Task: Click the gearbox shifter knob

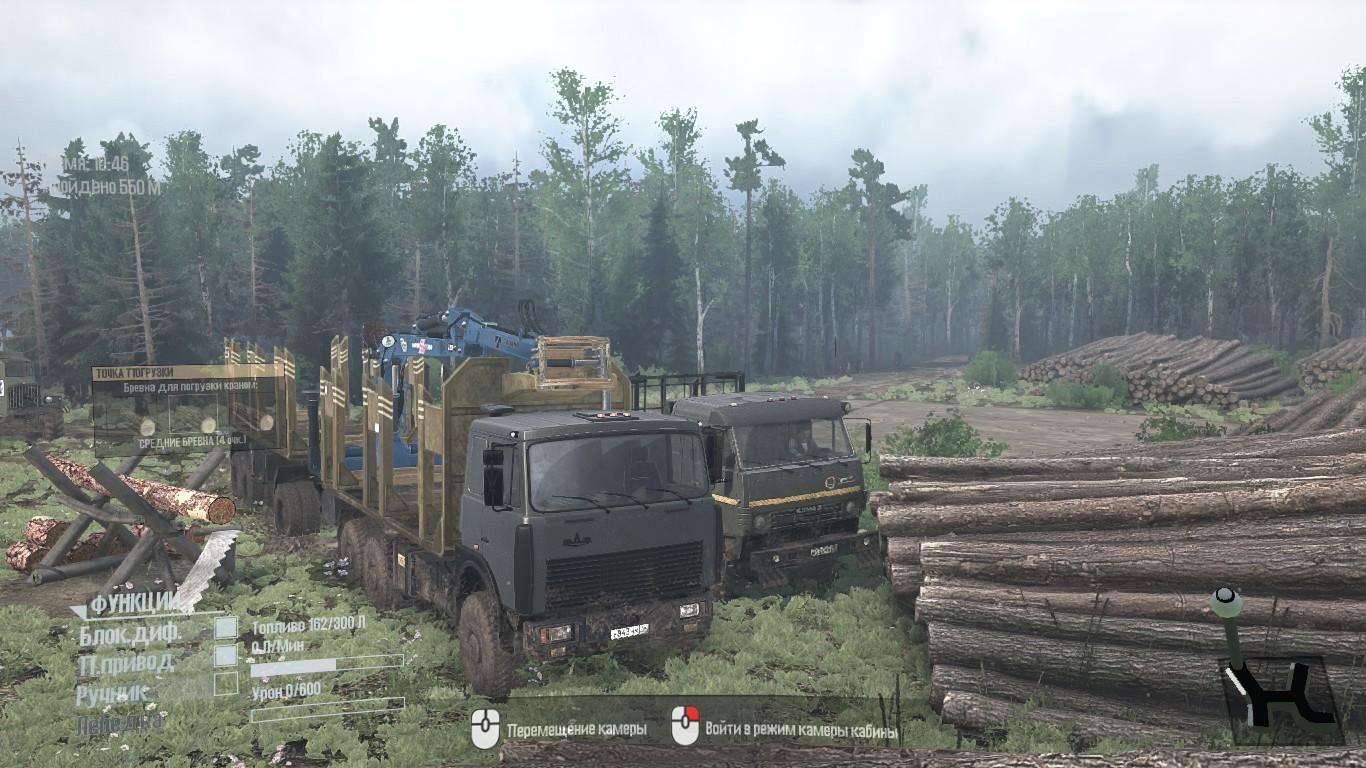Action: tap(1226, 603)
